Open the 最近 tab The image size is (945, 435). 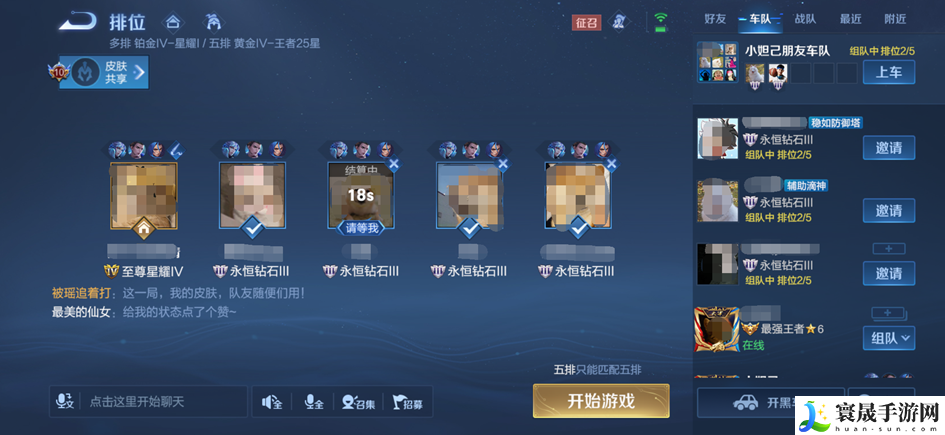coord(850,19)
